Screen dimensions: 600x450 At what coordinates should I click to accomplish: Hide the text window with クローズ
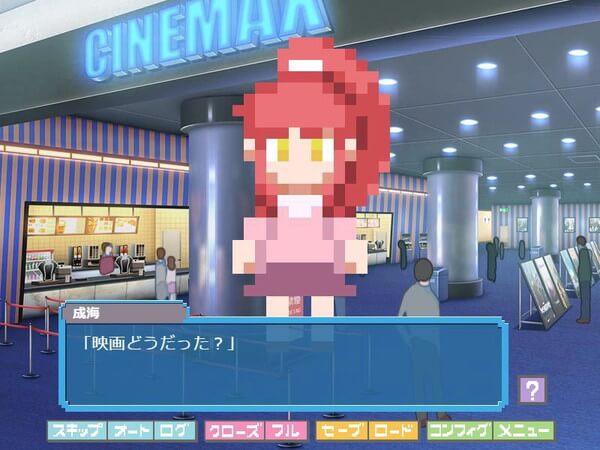coord(235,431)
